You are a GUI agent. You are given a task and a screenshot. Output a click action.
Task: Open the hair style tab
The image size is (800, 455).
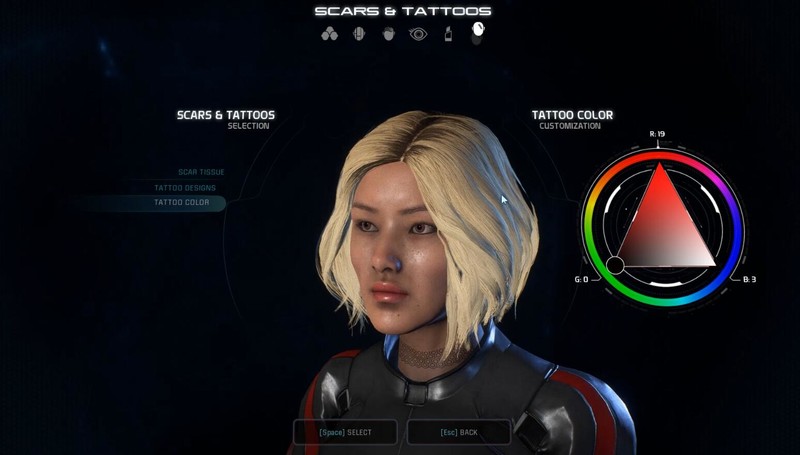[x=389, y=35]
